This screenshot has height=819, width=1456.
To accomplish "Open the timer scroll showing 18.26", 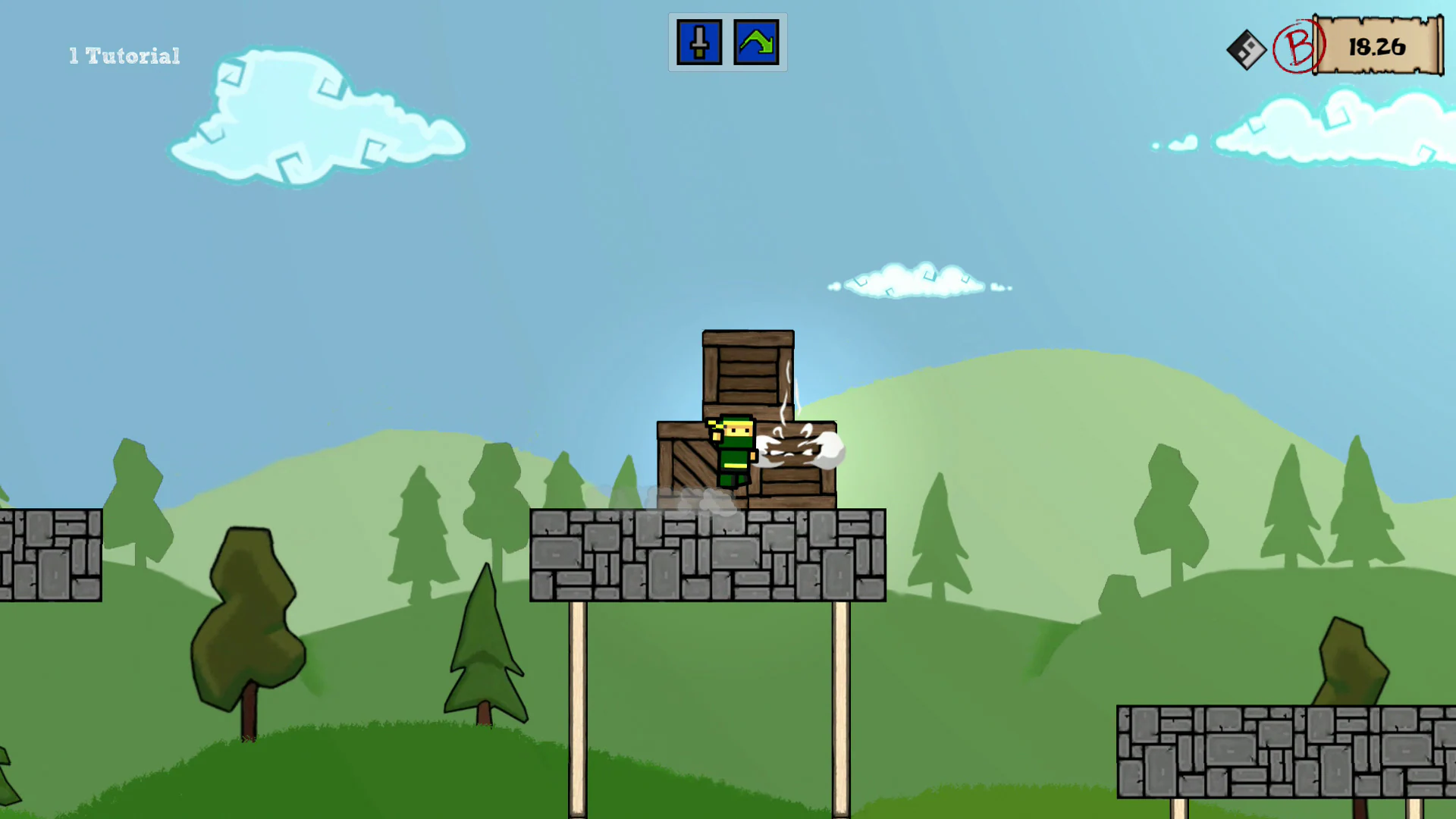I will [1376, 45].
